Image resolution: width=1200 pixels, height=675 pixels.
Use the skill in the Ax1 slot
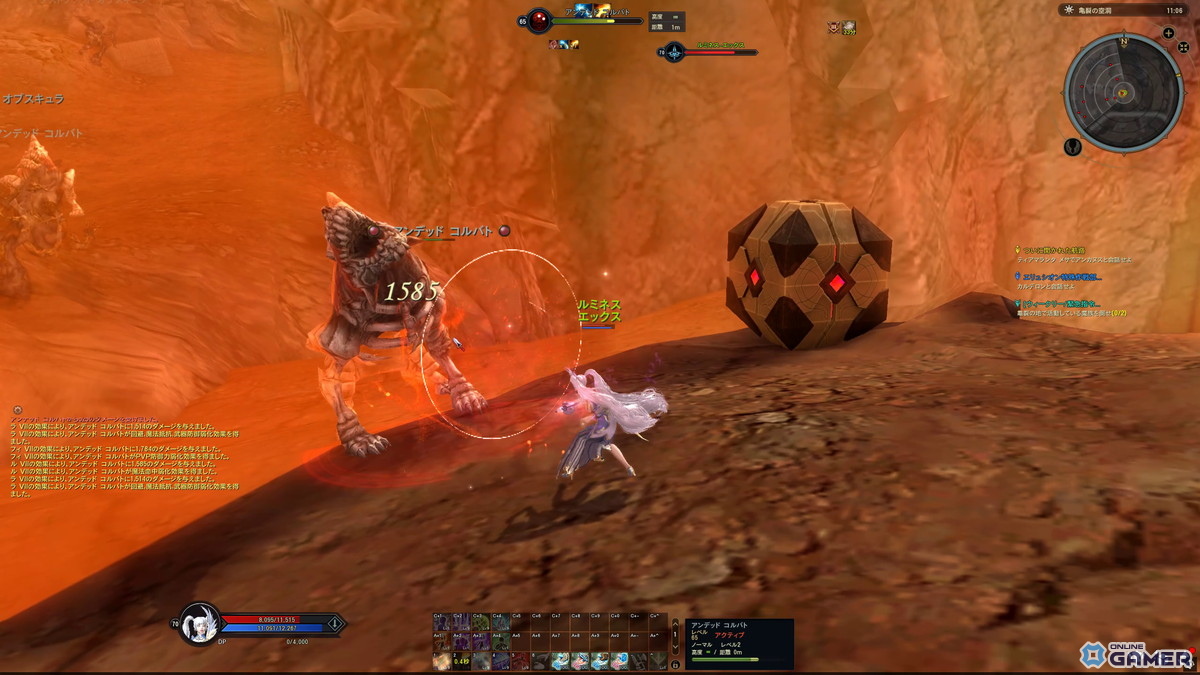[x=441, y=642]
